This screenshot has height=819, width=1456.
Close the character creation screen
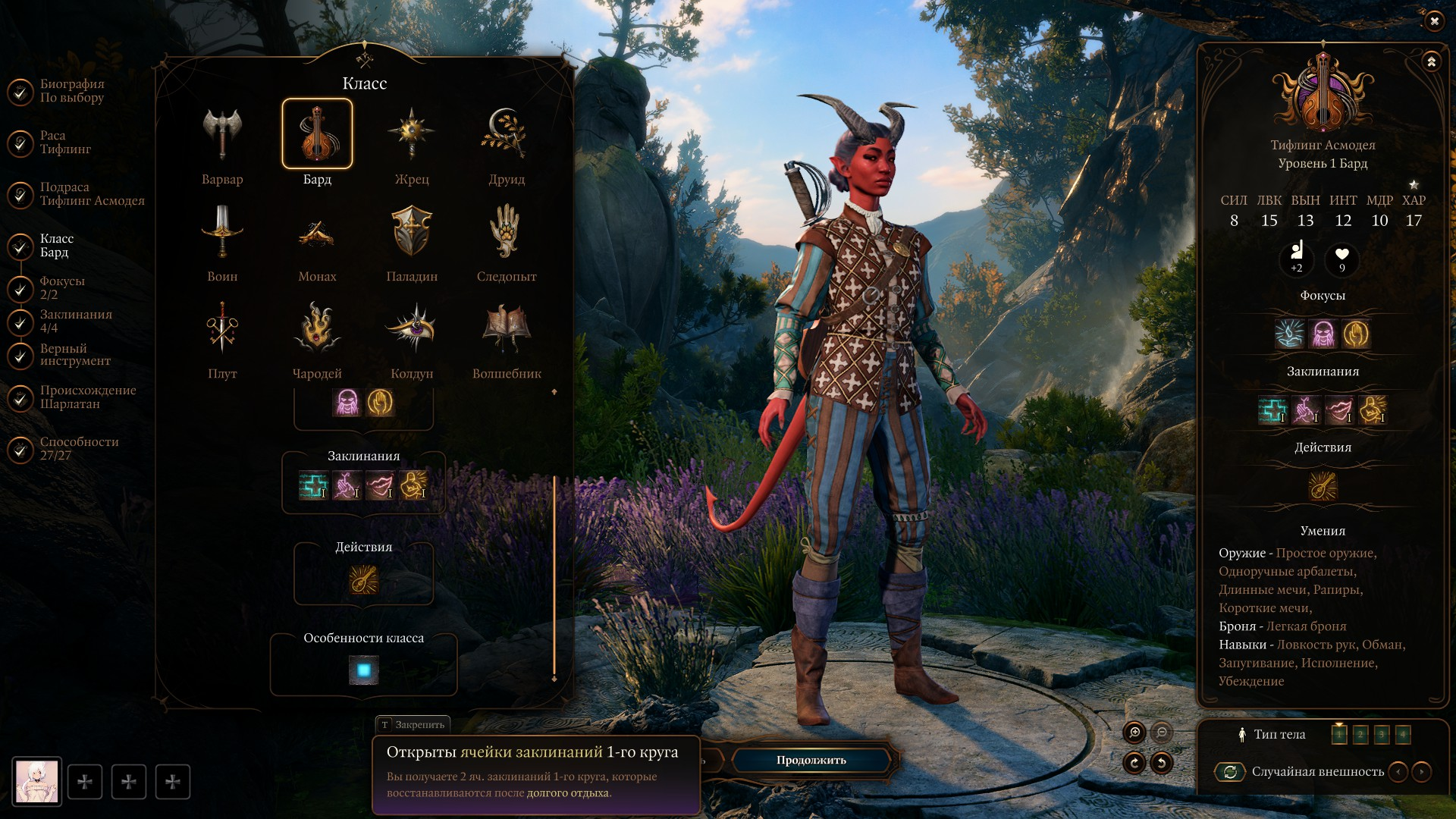pos(1434,21)
